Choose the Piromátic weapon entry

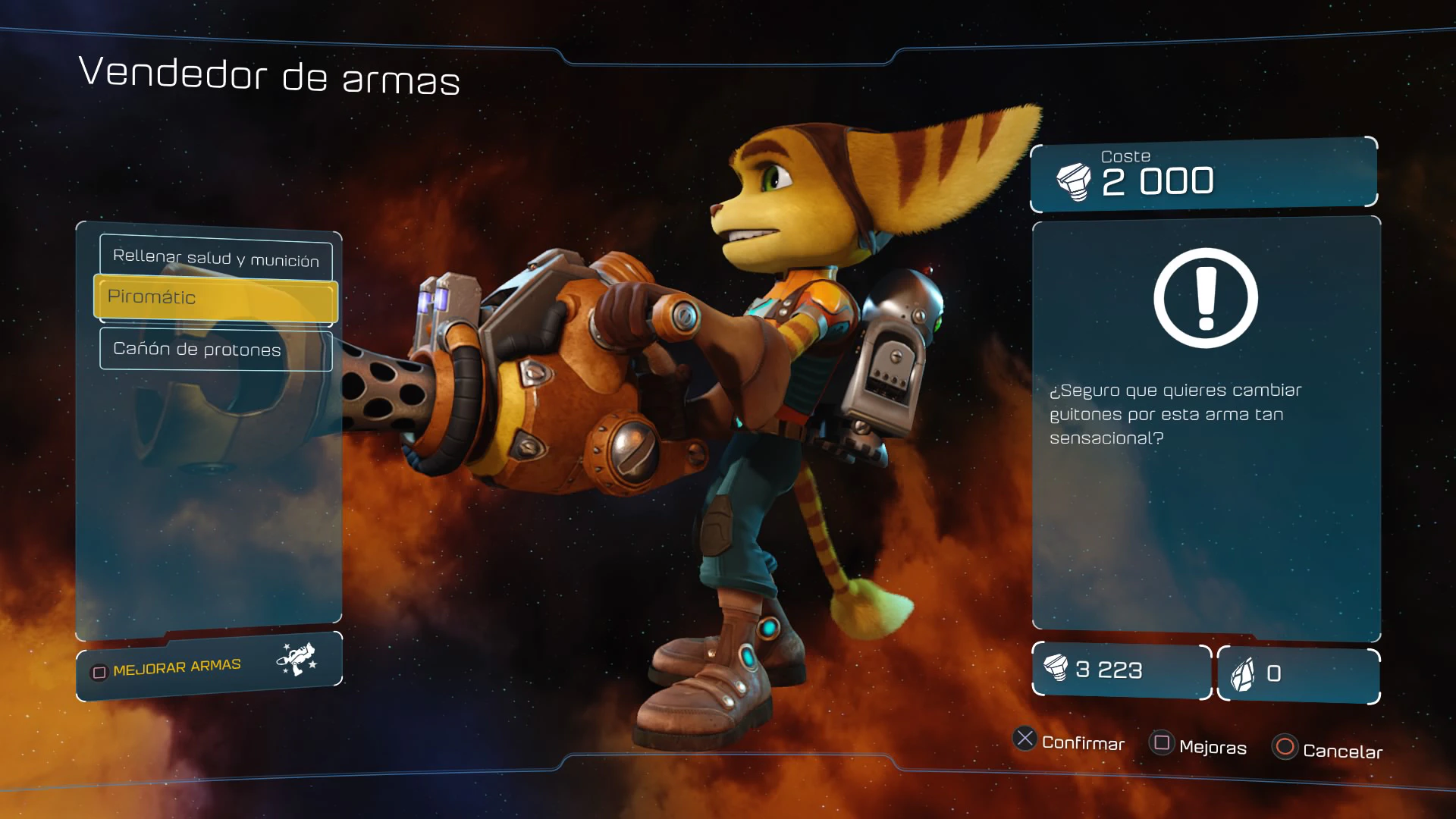[215, 298]
